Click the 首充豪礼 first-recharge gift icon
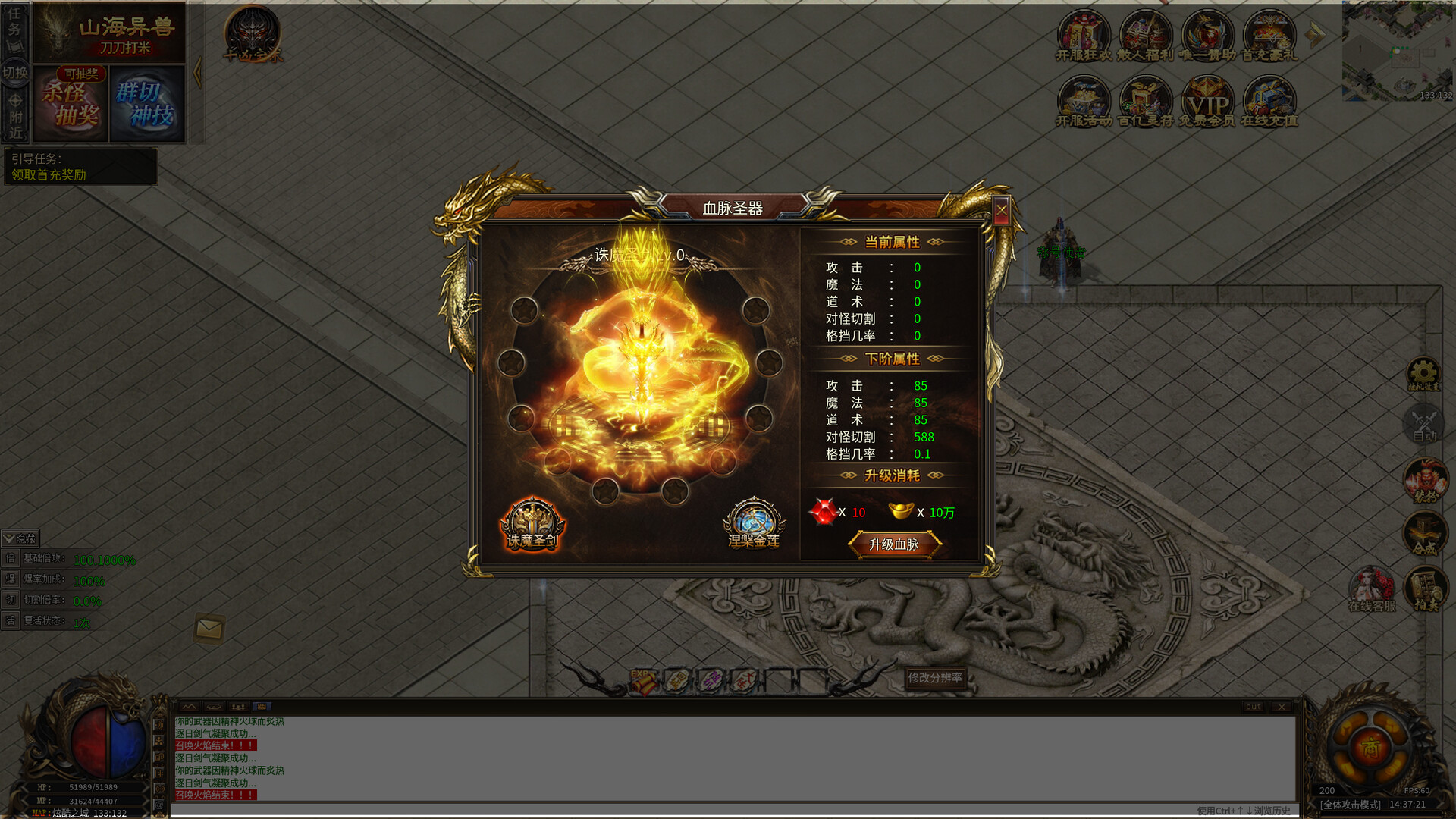 [1271, 34]
